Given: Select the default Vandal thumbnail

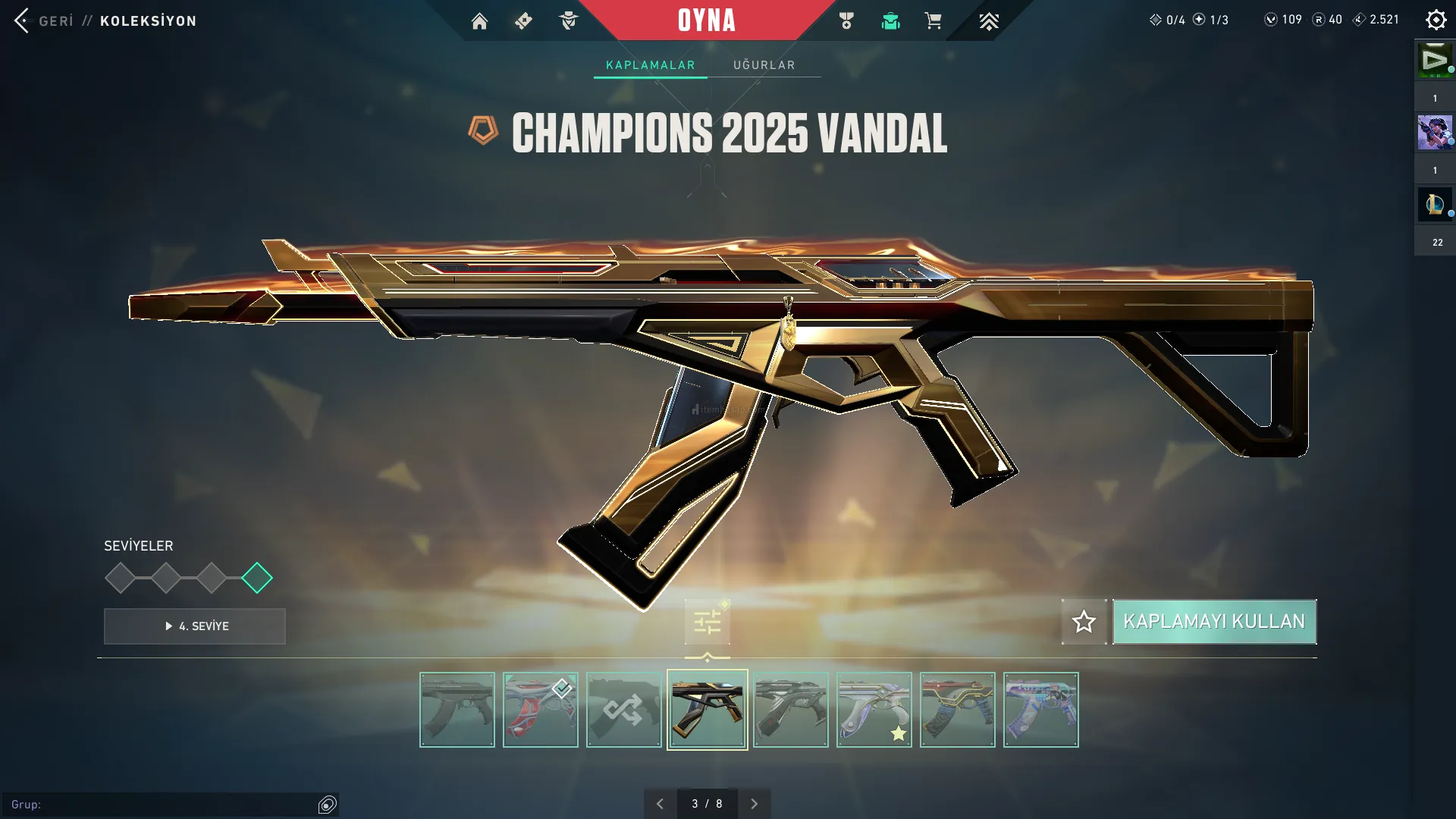Looking at the screenshot, I should 457,710.
